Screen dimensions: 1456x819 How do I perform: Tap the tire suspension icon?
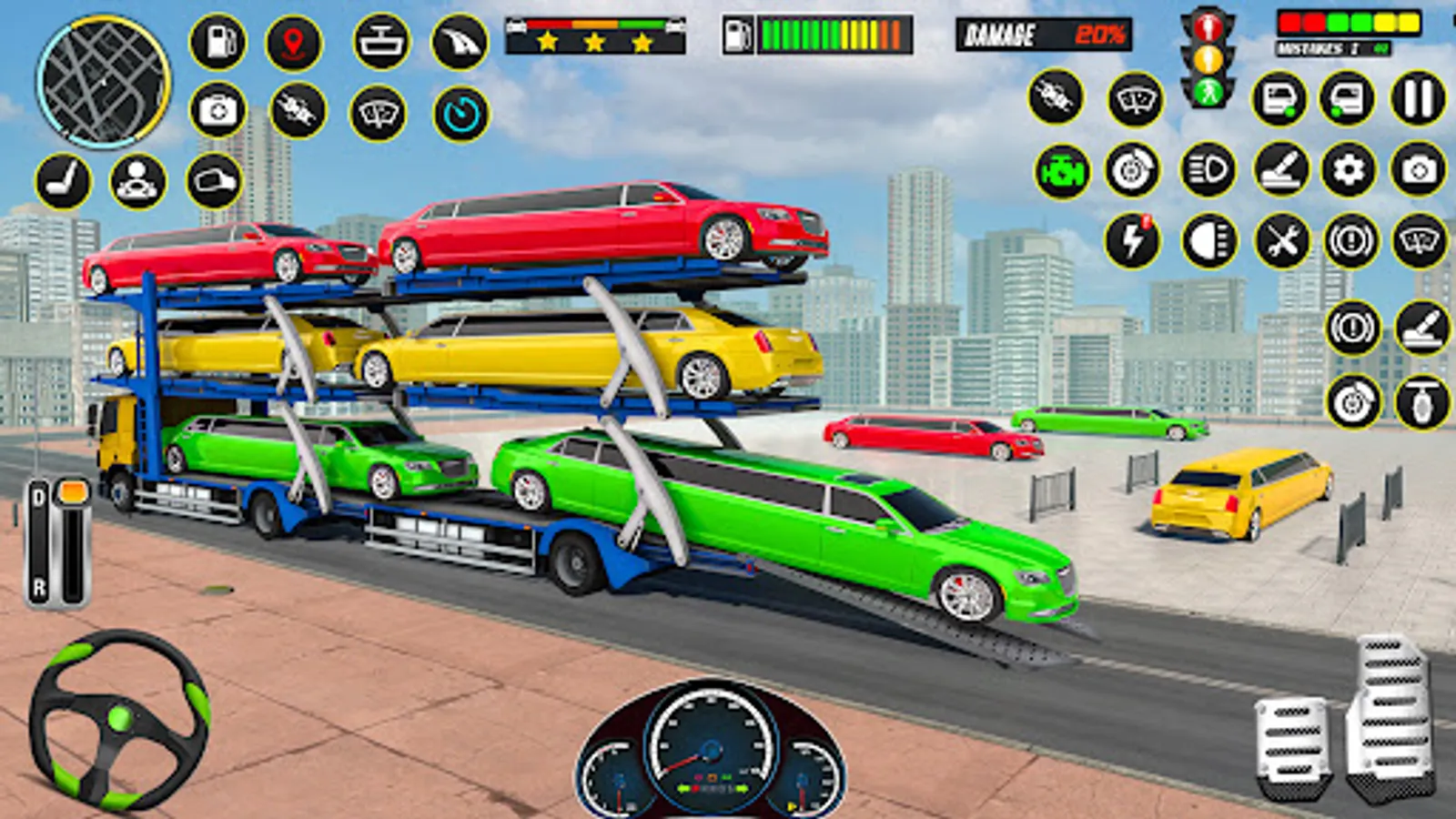pos(1422,401)
